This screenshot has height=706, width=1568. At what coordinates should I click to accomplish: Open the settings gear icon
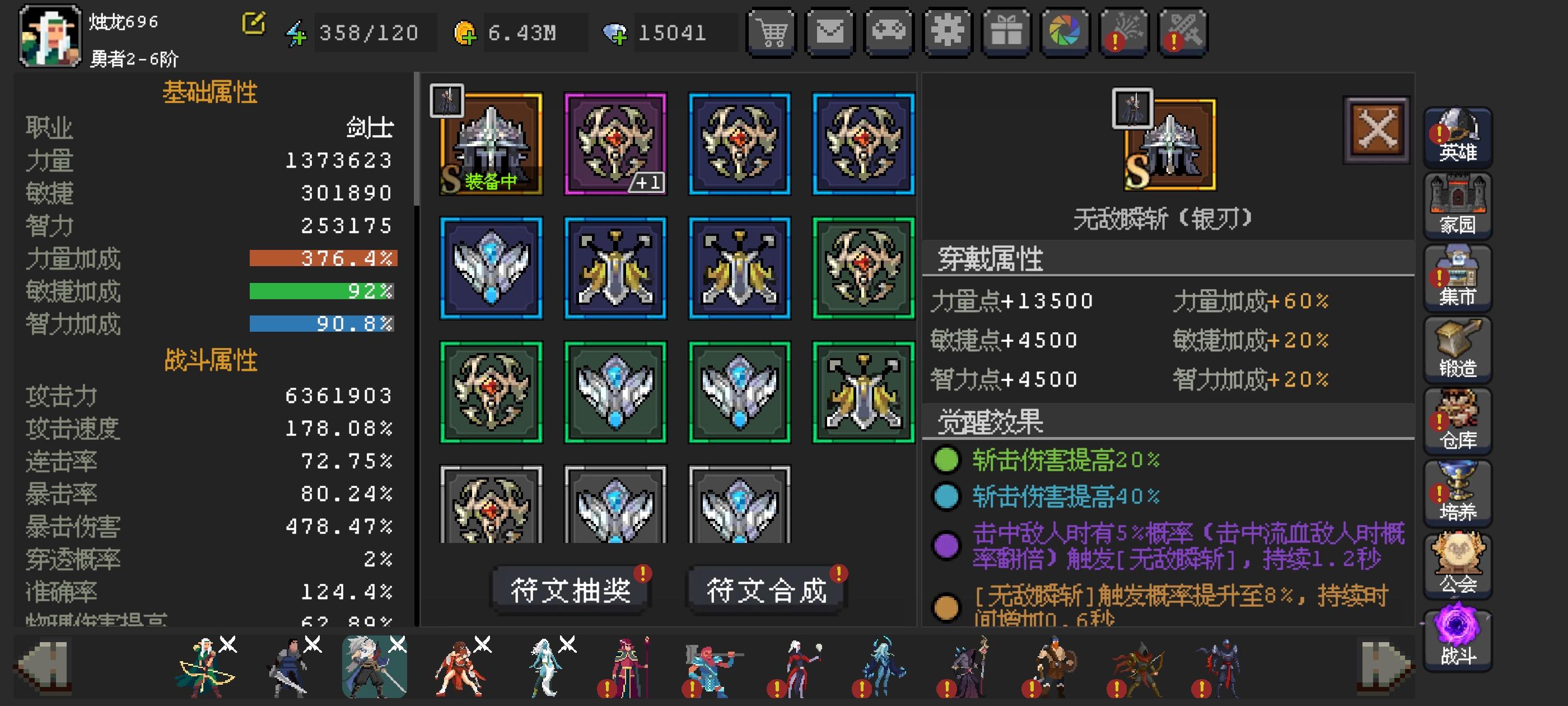point(947,32)
